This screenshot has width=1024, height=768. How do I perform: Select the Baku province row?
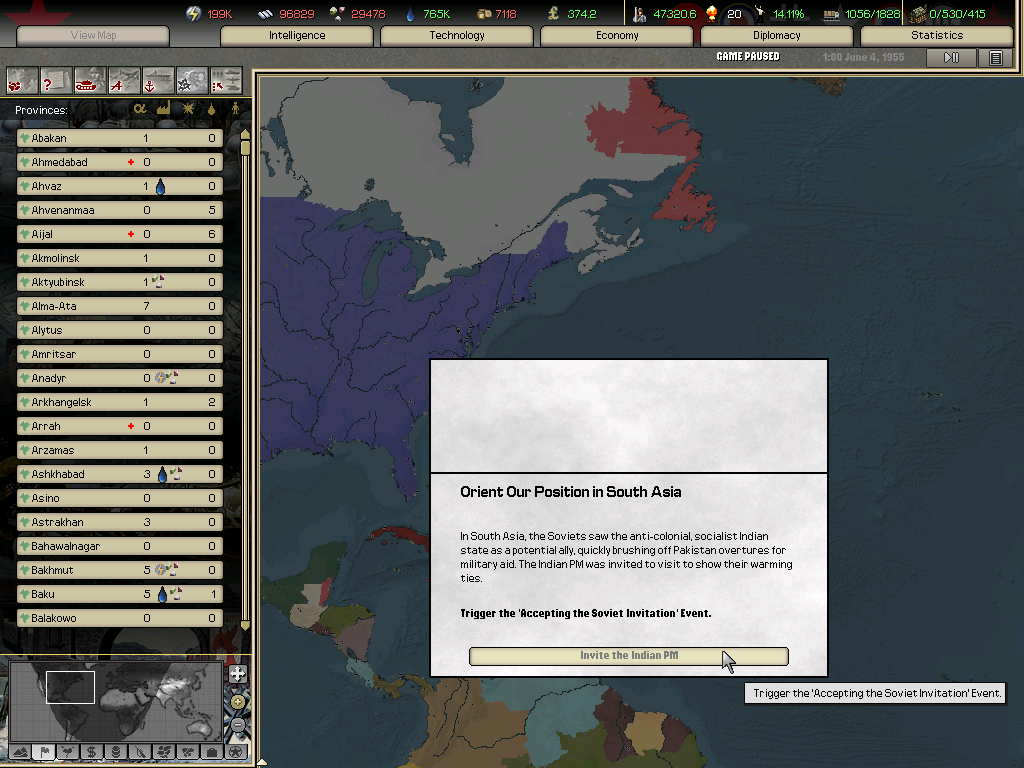pos(120,594)
